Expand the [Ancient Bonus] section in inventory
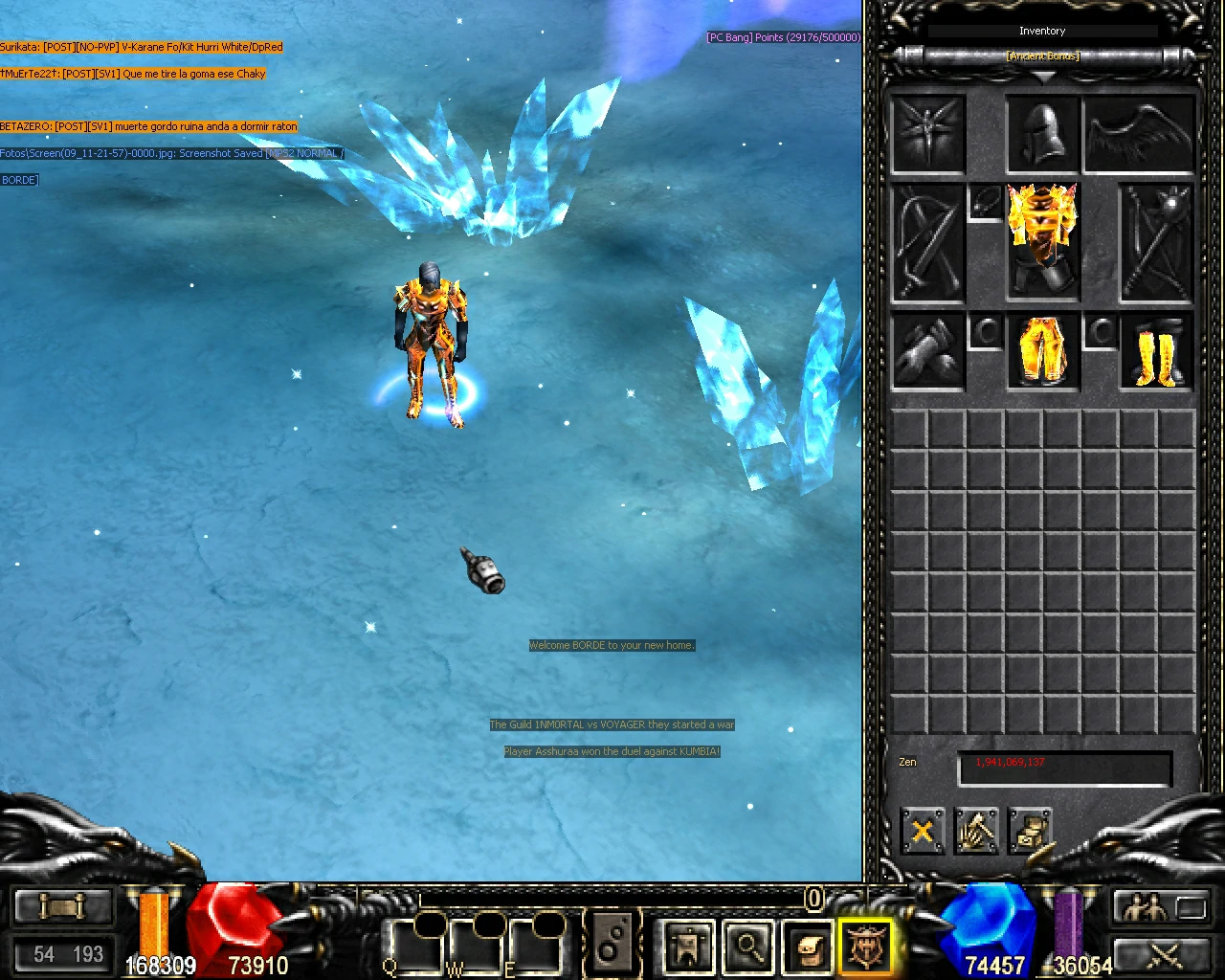This screenshot has width=1225, height=980. point(1042,56)
